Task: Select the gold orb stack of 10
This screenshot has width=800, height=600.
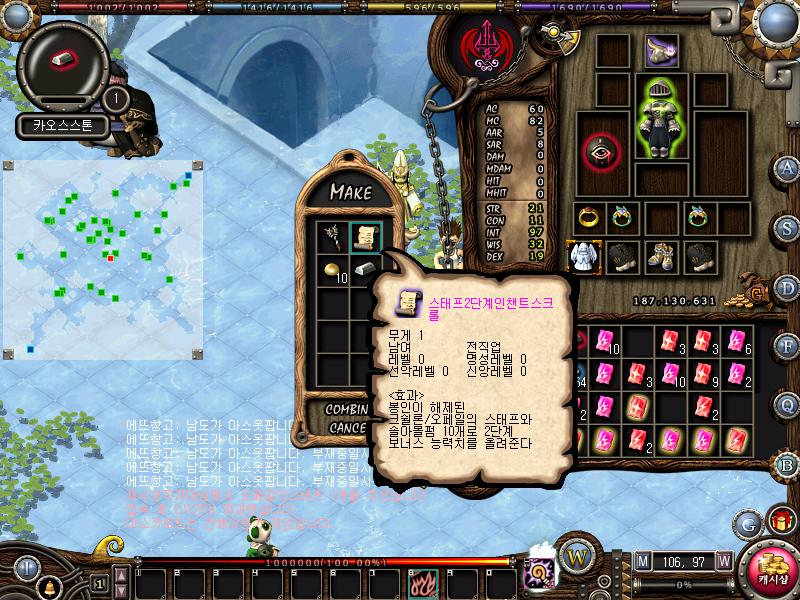Action: (x=332, y=270)
